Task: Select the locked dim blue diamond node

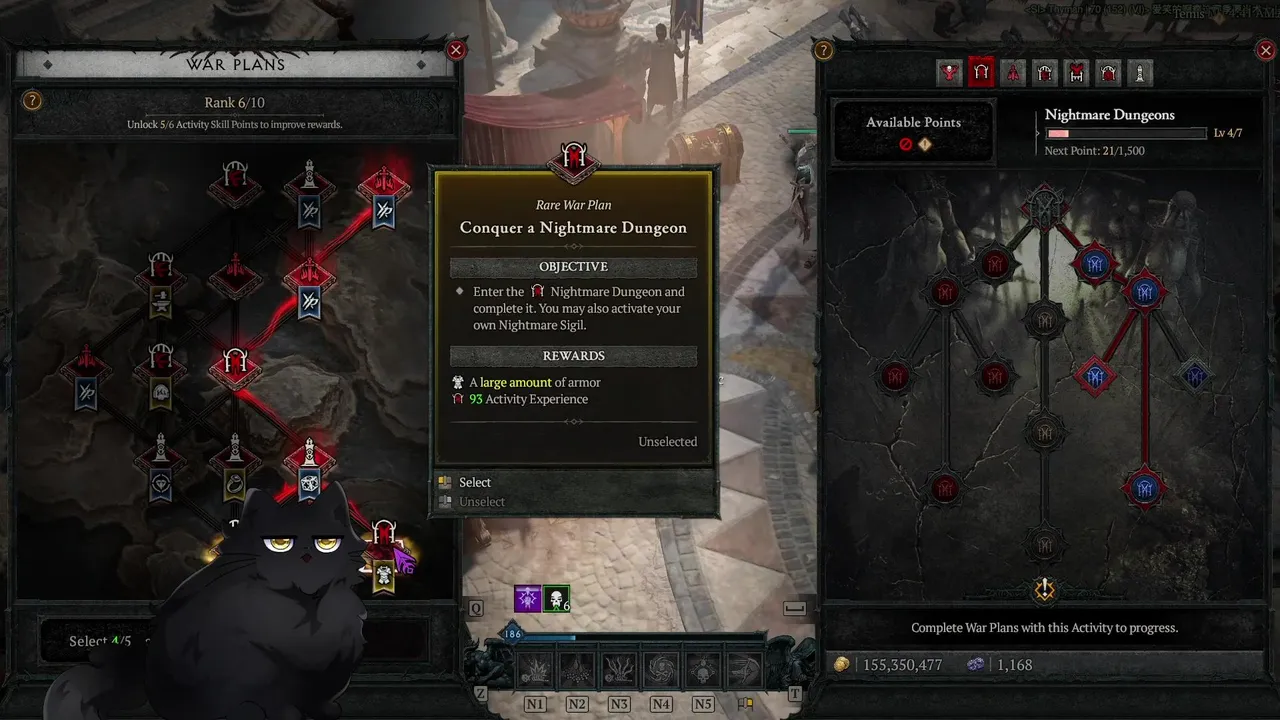Action: pyautogui.click(x=1194, y=376)
